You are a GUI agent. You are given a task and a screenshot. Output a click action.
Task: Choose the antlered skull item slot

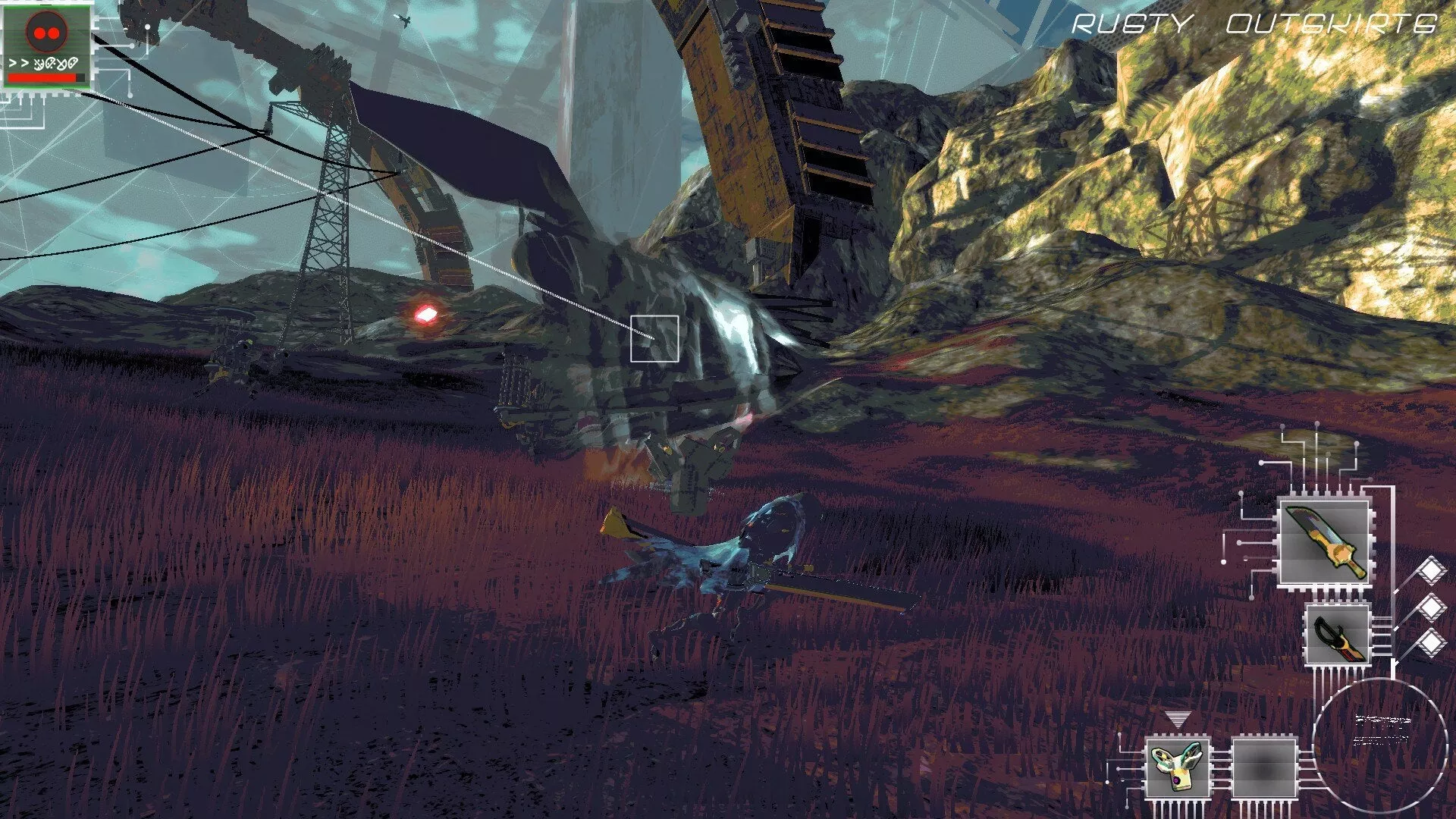pos(1176,767)
